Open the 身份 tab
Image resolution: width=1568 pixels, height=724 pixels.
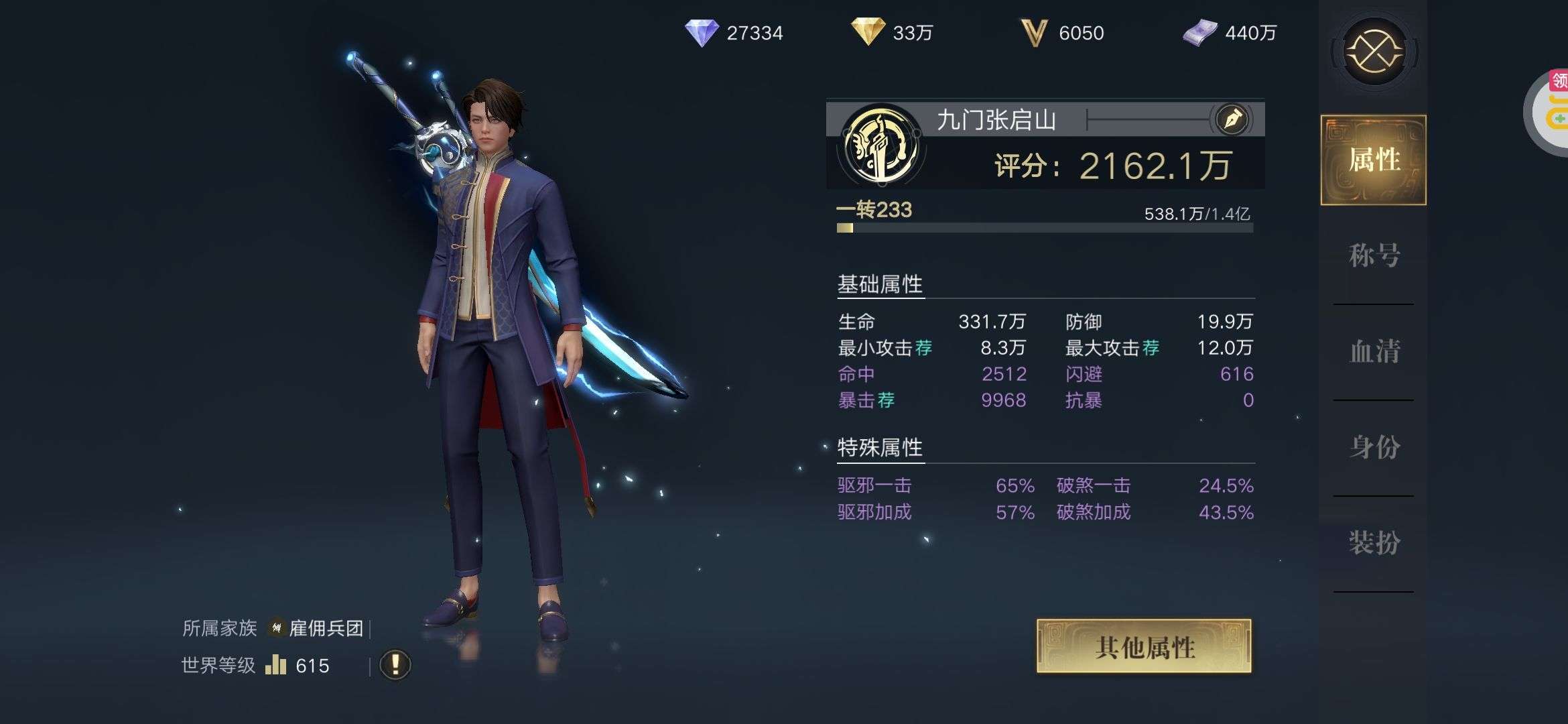pos(1374,447)
